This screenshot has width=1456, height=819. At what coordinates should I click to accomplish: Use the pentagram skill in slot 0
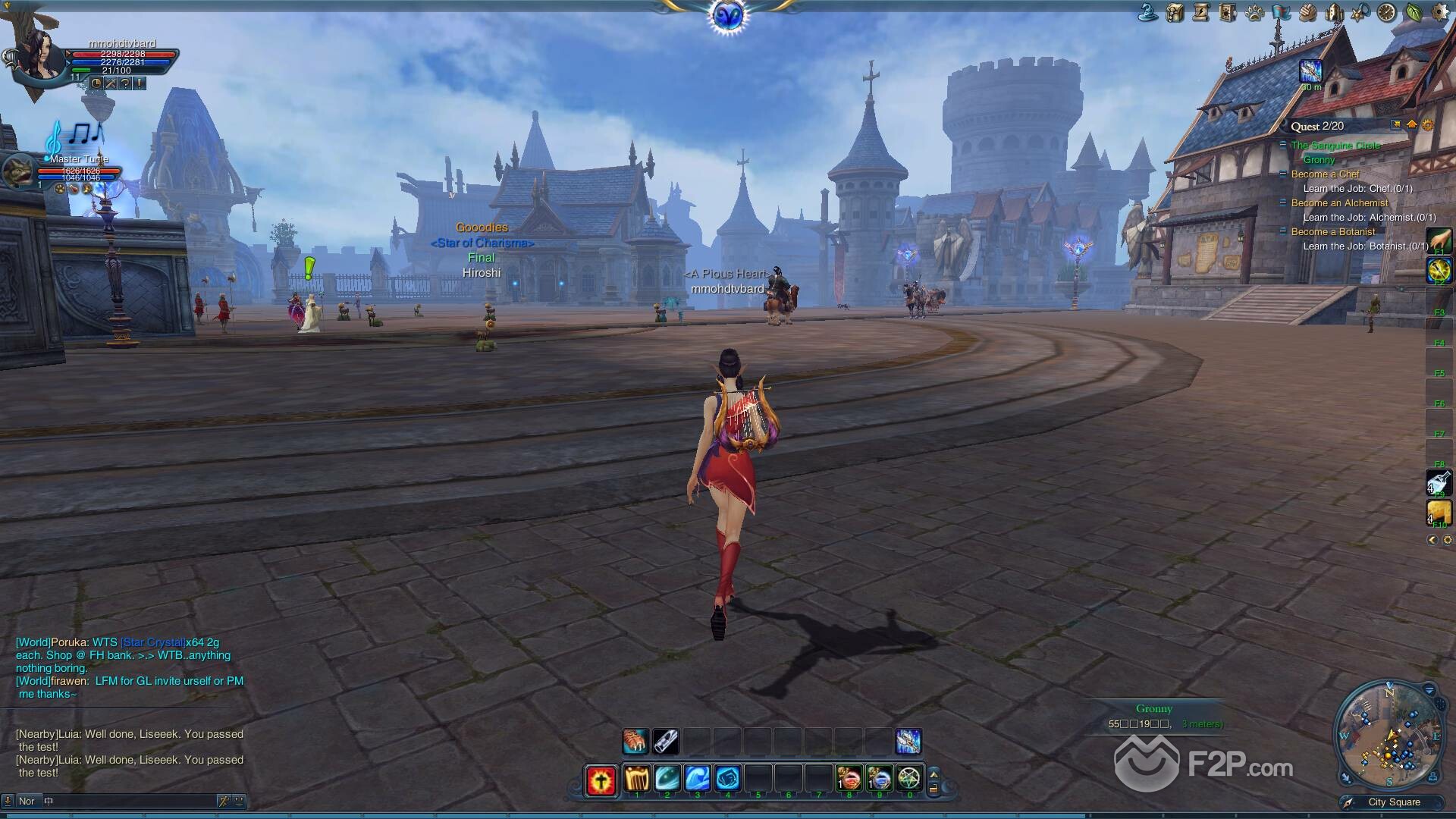[909, 779]
